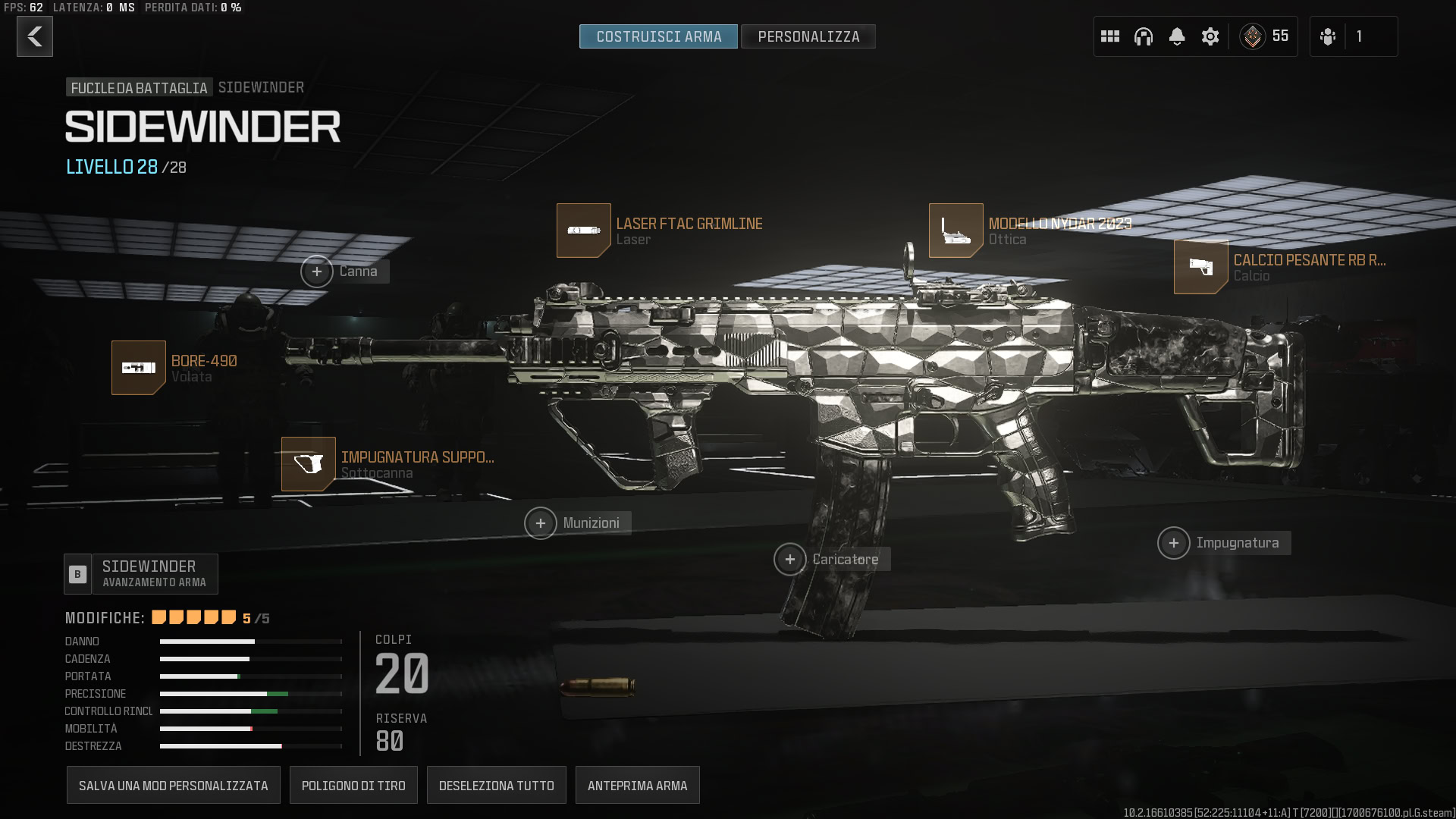Choose the BORE-490 muzzle slot
1456x819 pixels.
coord(139,368)
